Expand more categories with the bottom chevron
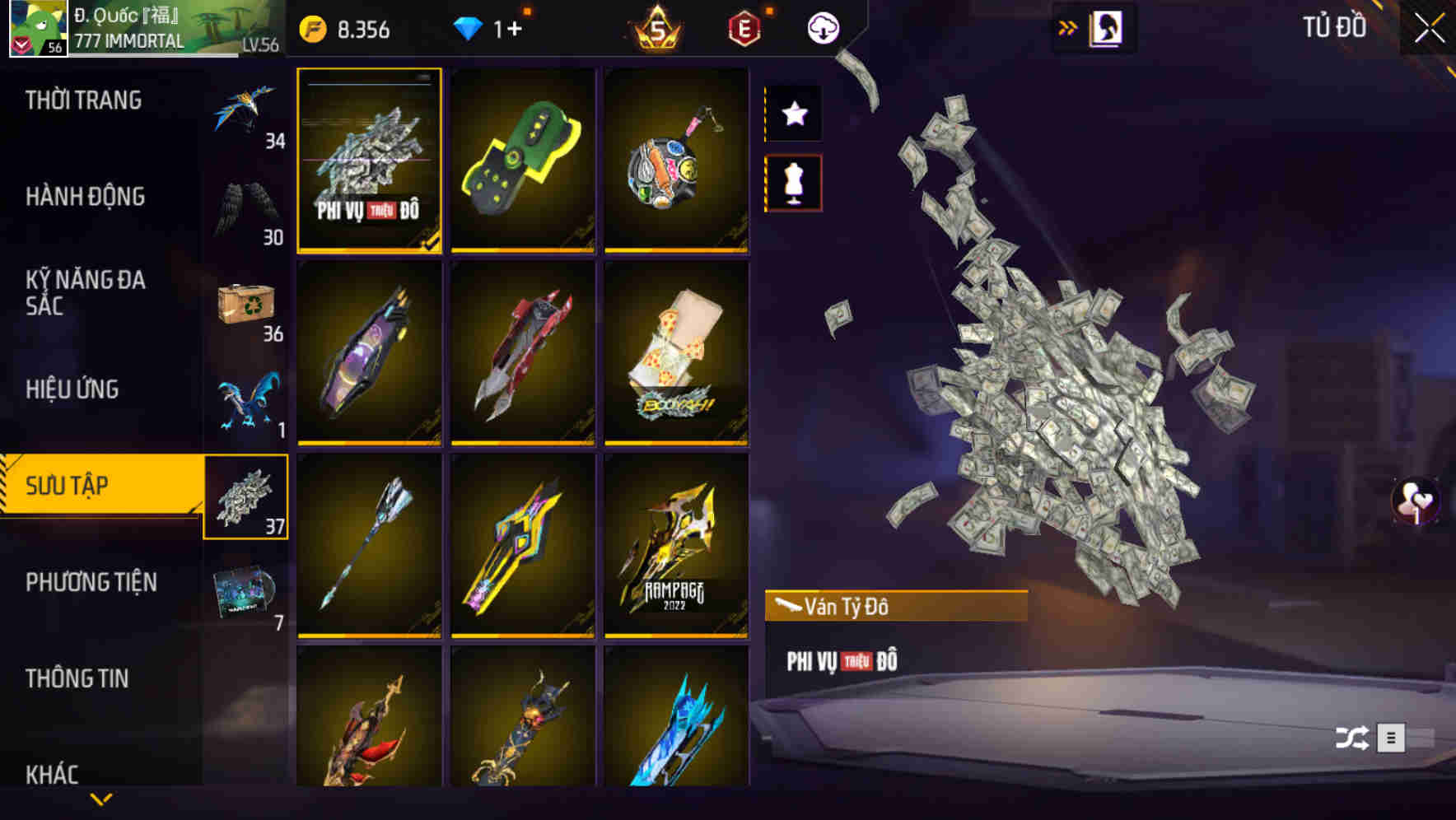This screenshot has width=1456, height=820. [x=101, y=797]
